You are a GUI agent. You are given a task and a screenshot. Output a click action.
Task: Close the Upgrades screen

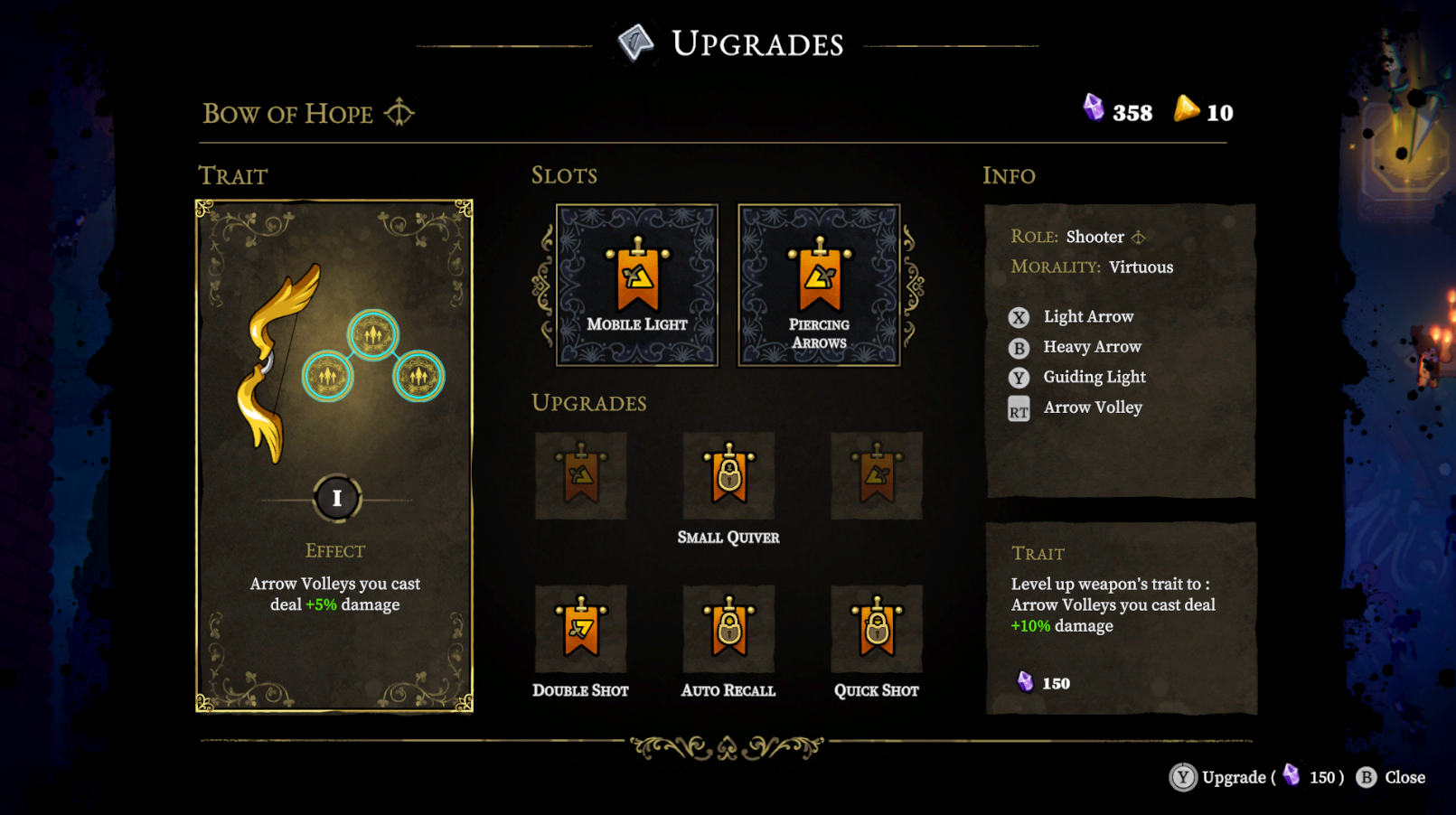tap(1392, 777)
